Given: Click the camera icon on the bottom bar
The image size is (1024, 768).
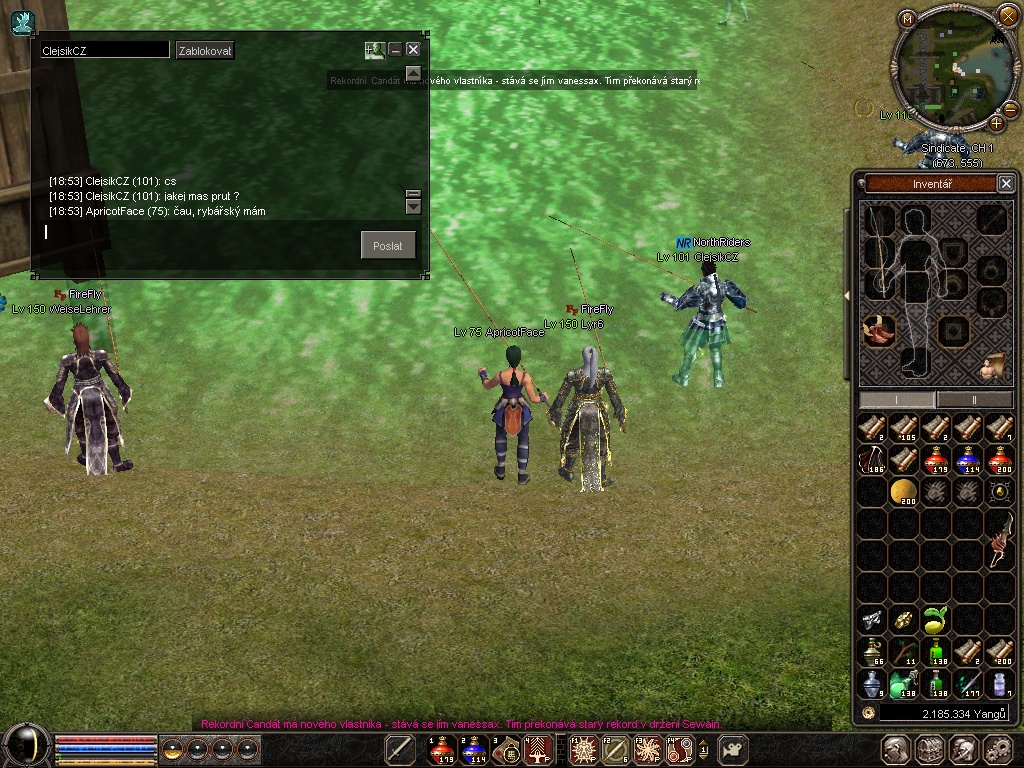Looking at the screenshot, I should point(735,748).
